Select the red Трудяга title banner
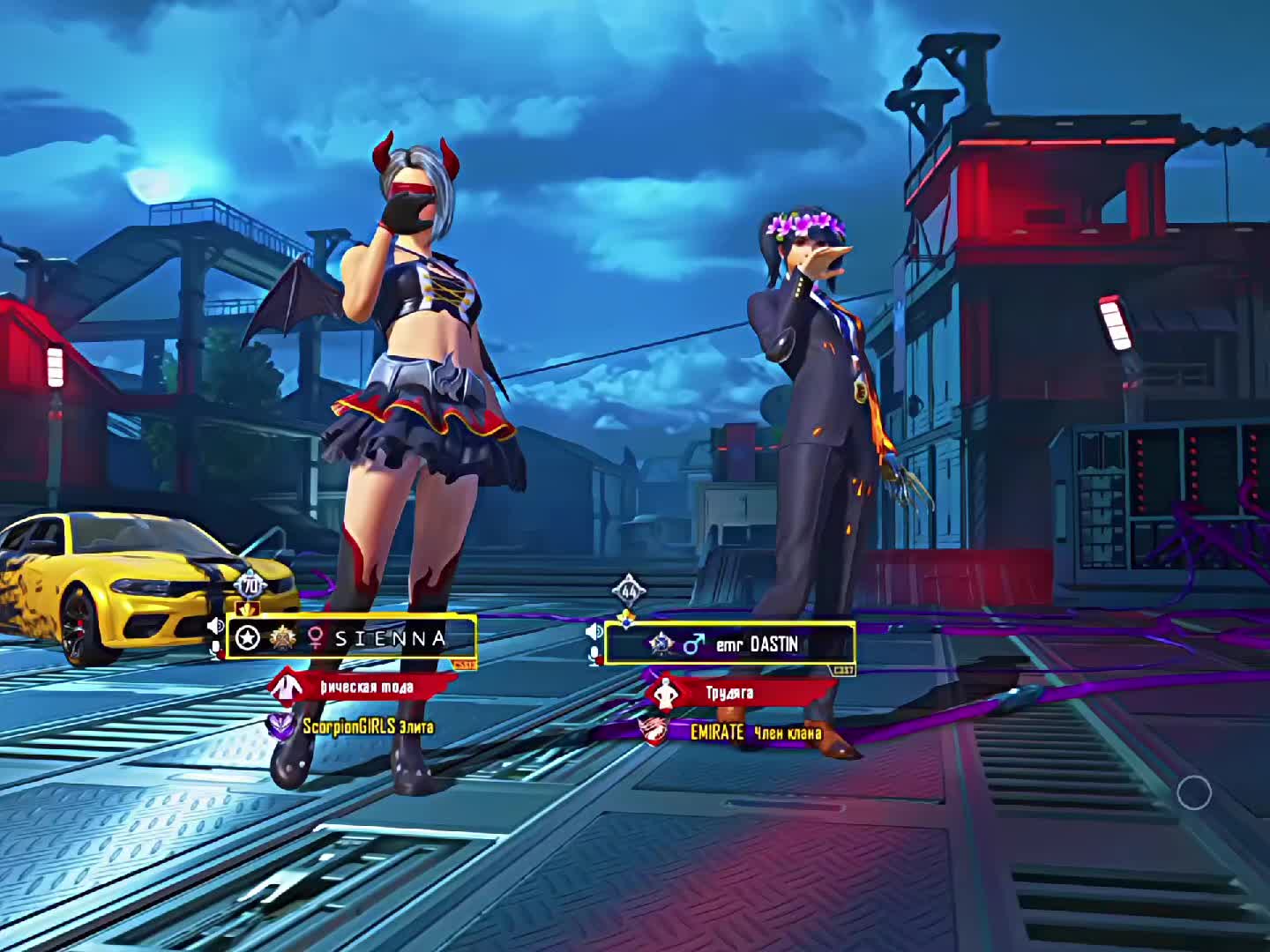The height and width of the screenshot is (952, 1270). click(x=728, y=693)
